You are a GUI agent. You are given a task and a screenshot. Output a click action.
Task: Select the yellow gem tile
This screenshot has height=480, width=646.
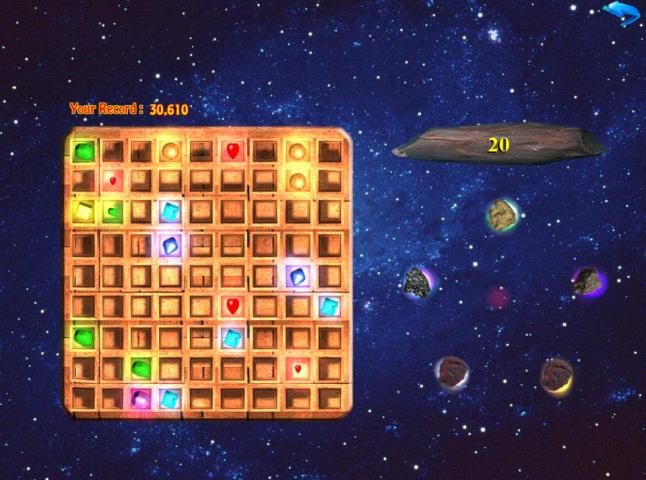tap(83, 211)
